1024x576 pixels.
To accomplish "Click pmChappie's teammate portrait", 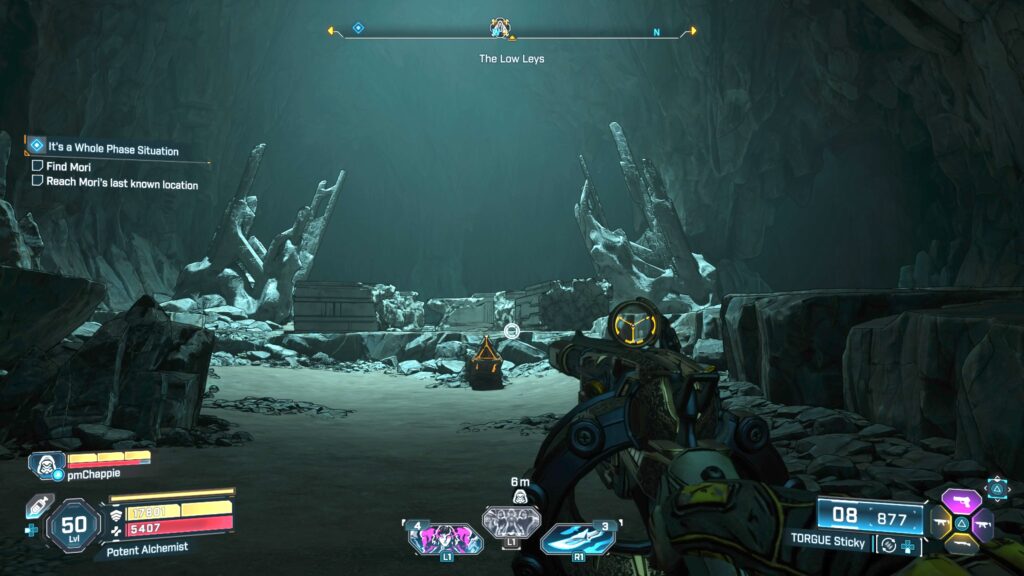I will click(x=48, y=464).
